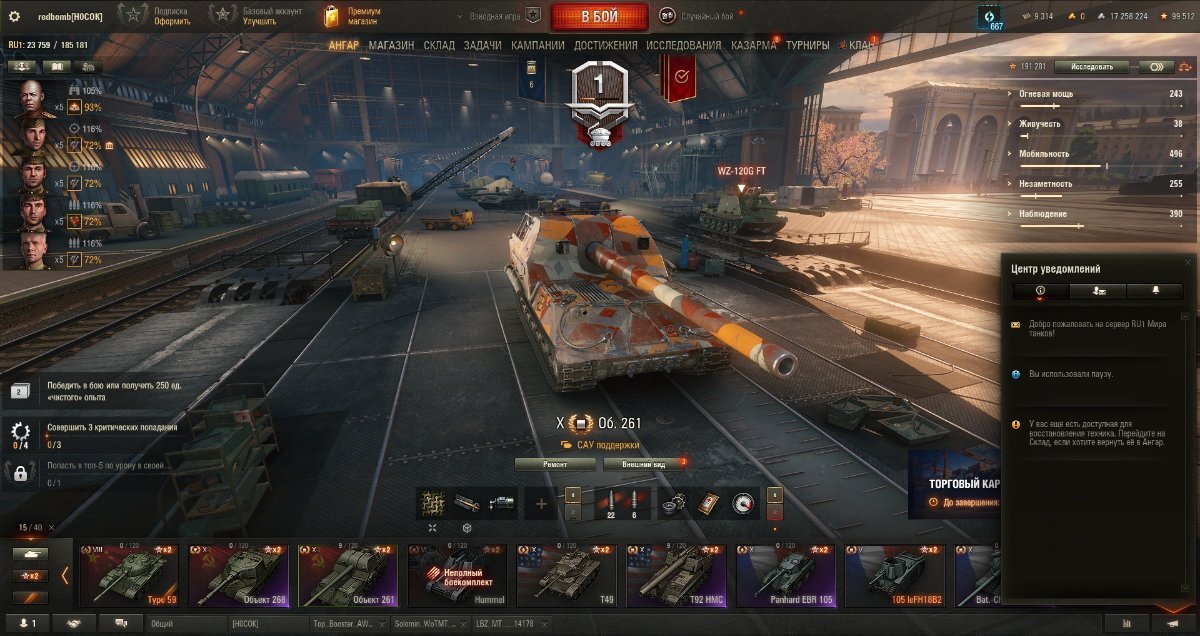Open the СКЛАД tab
Viewport: 1200px width, 636px height.
439,45
